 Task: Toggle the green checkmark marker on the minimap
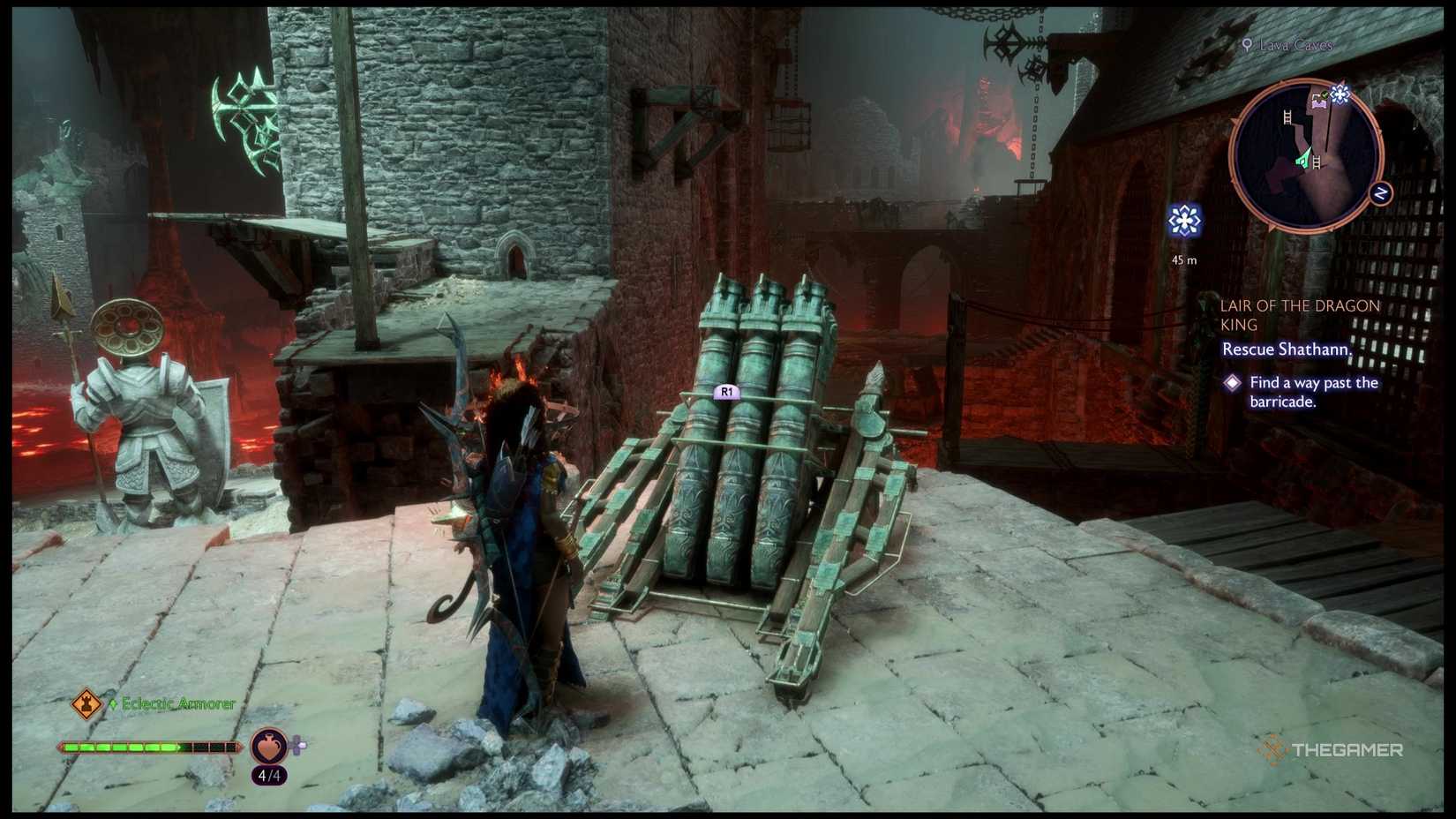point(1324,96)
